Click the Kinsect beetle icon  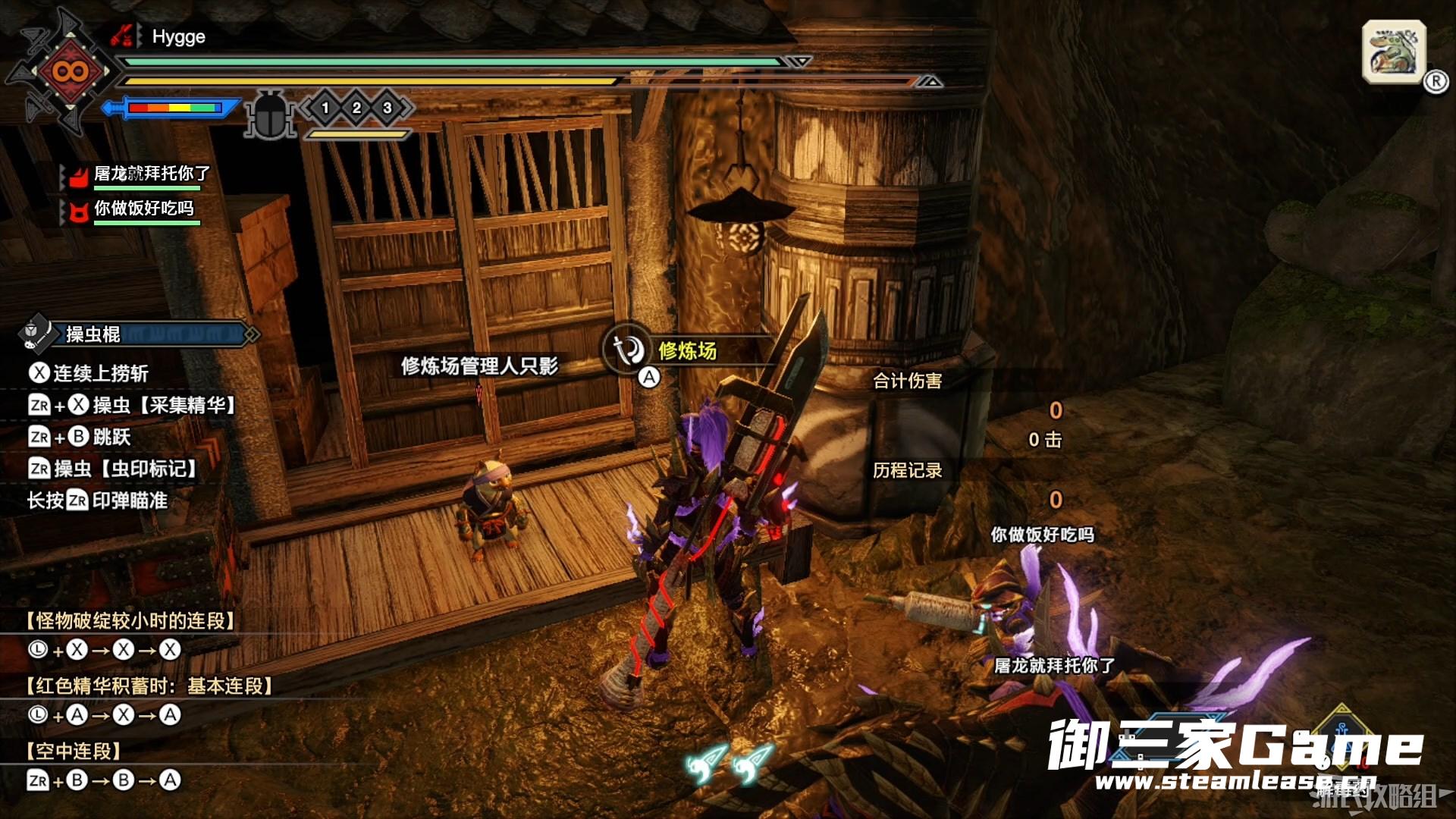coord(271,114)
